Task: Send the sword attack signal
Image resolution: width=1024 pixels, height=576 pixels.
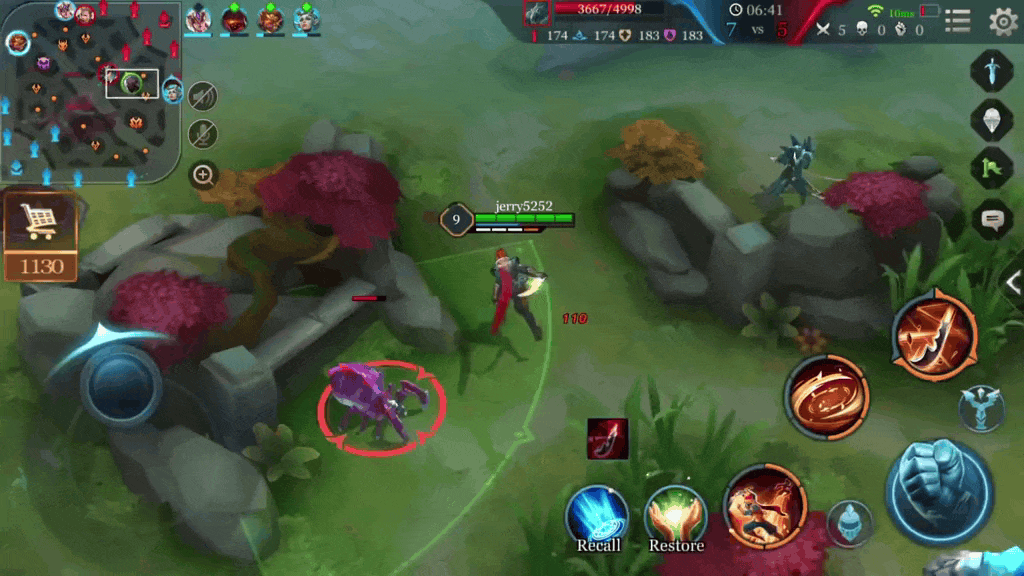Action: (x=991, y=72)
